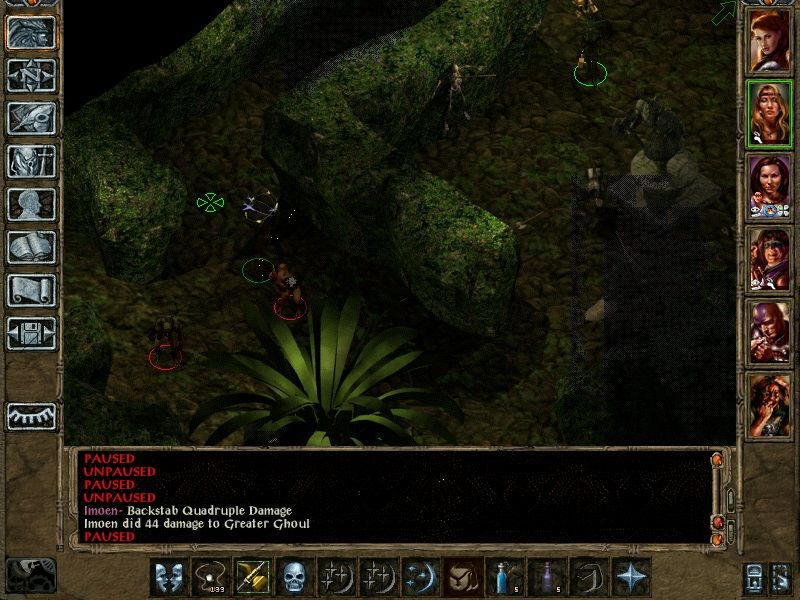Screen dimensions: 800x600
Task: Select the red-haired woman portrait
Action: [770, 40]
